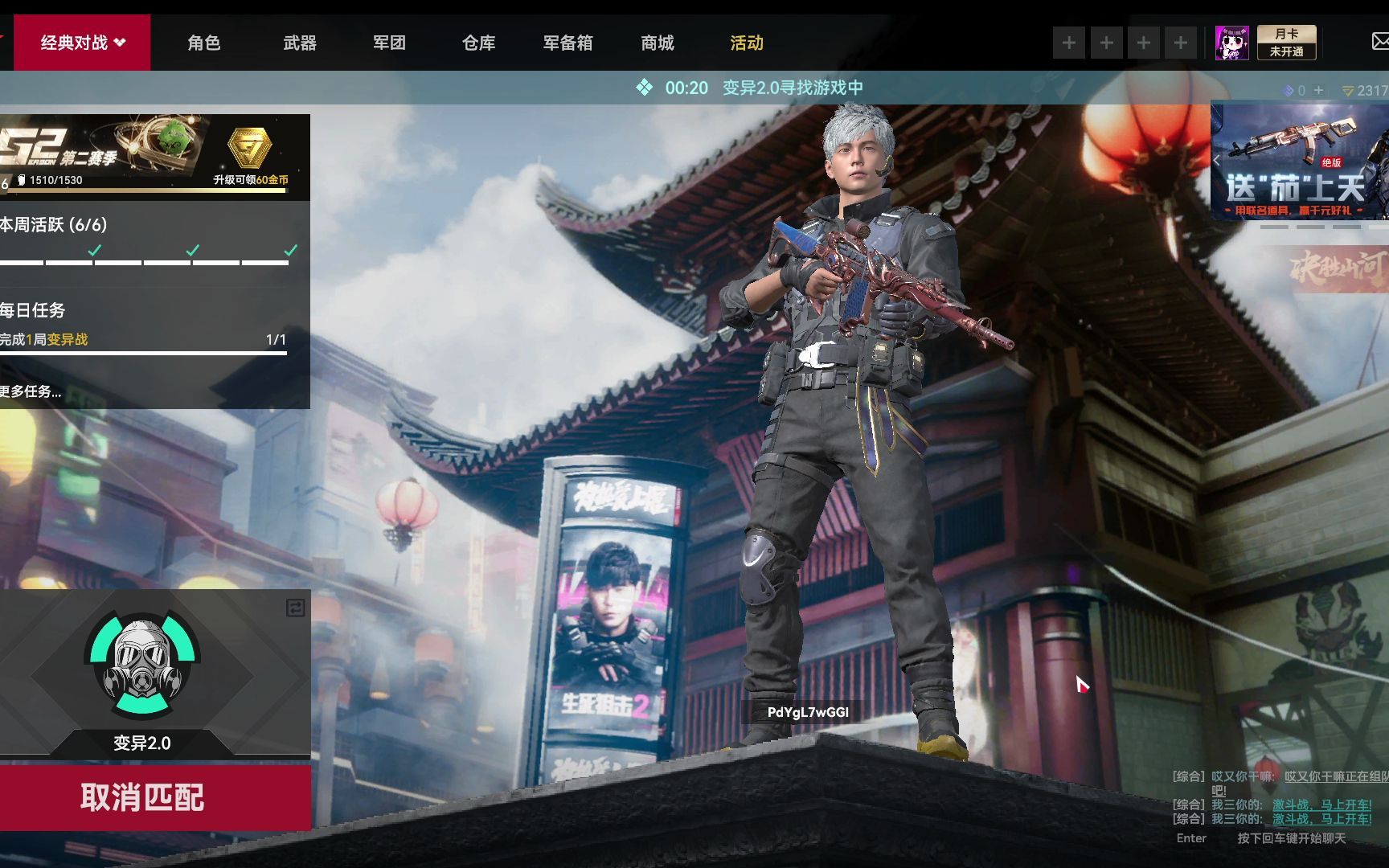Show the 活动 events tab

pos(746,43)
